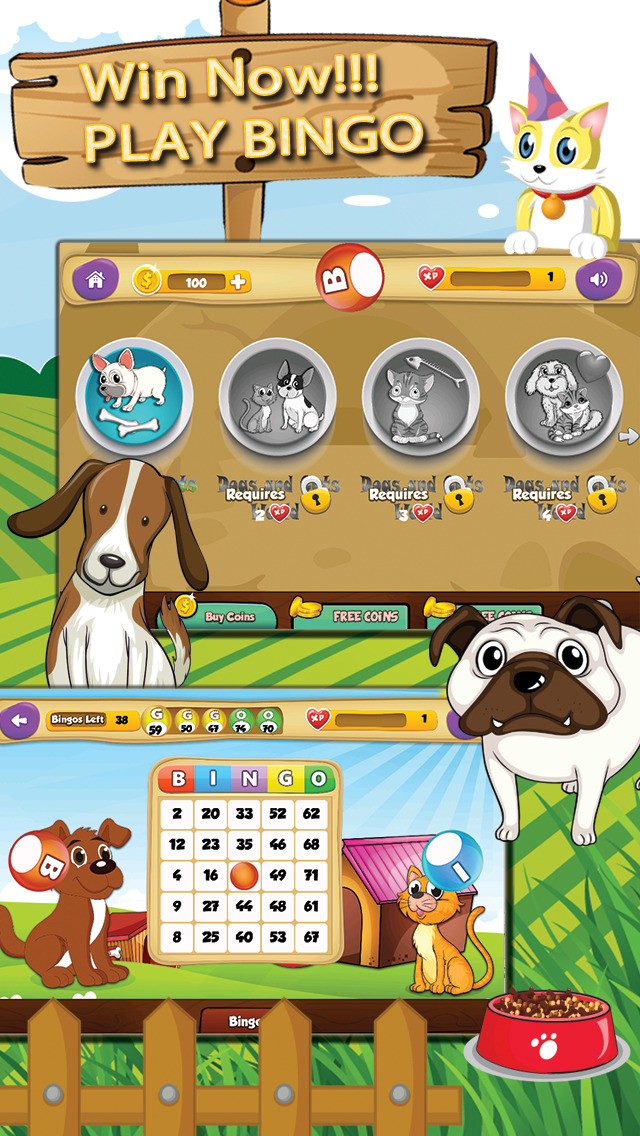Daub number 2 on the bingo card
640x1136 pixels.
tap(177, 814)
